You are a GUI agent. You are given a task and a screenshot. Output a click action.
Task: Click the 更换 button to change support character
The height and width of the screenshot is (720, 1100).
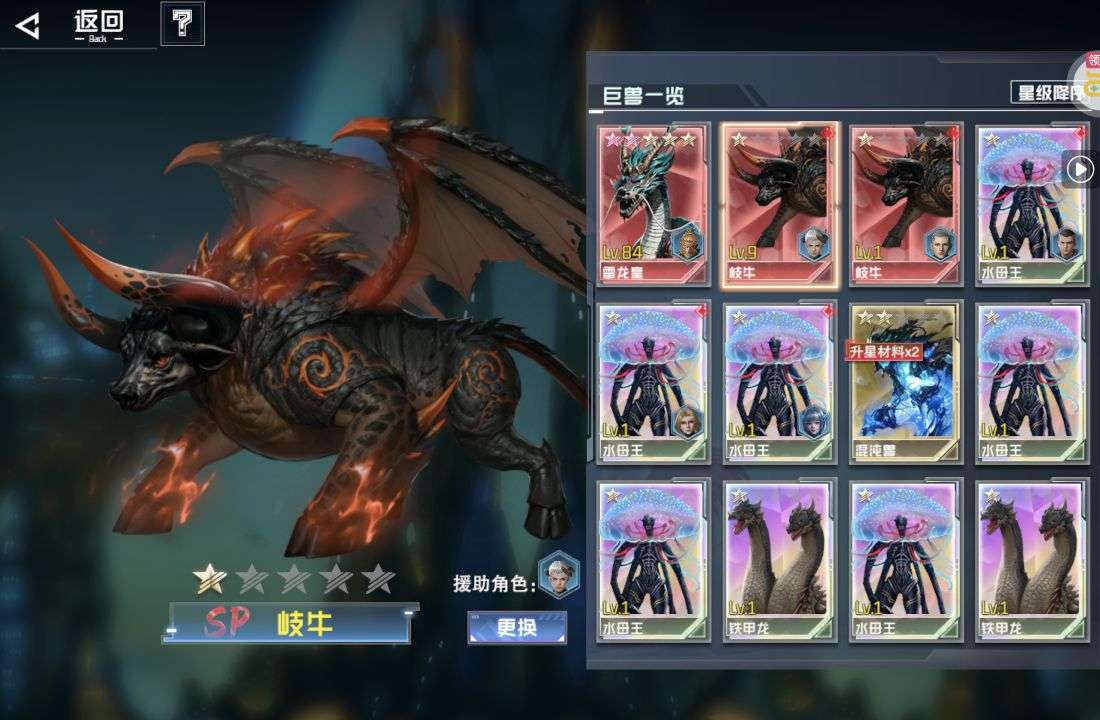tap(517, 628)
